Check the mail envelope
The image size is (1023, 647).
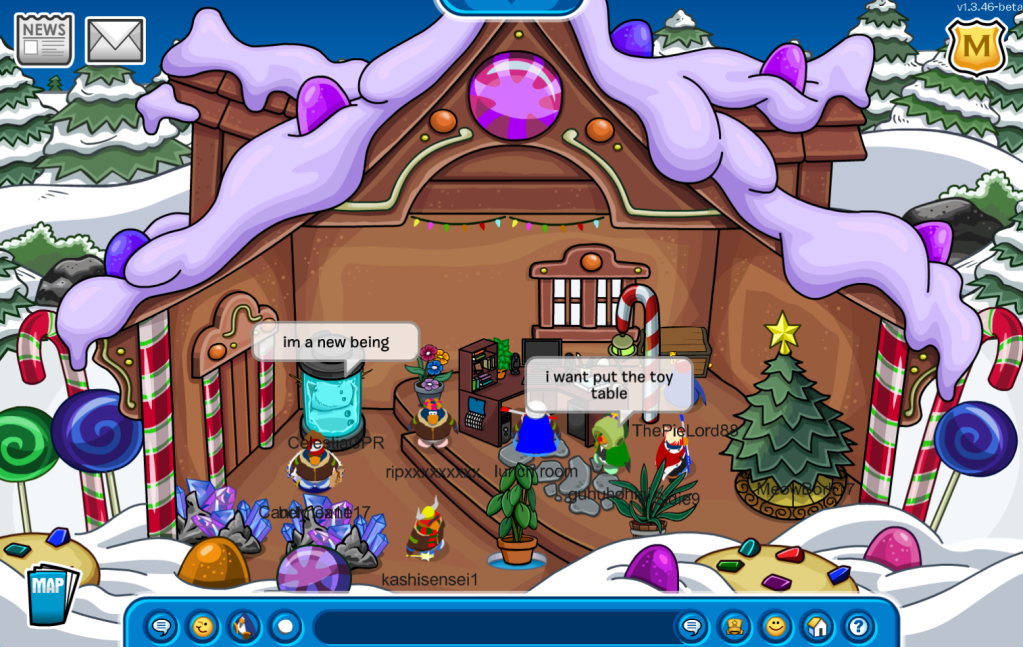pos(115,40)
